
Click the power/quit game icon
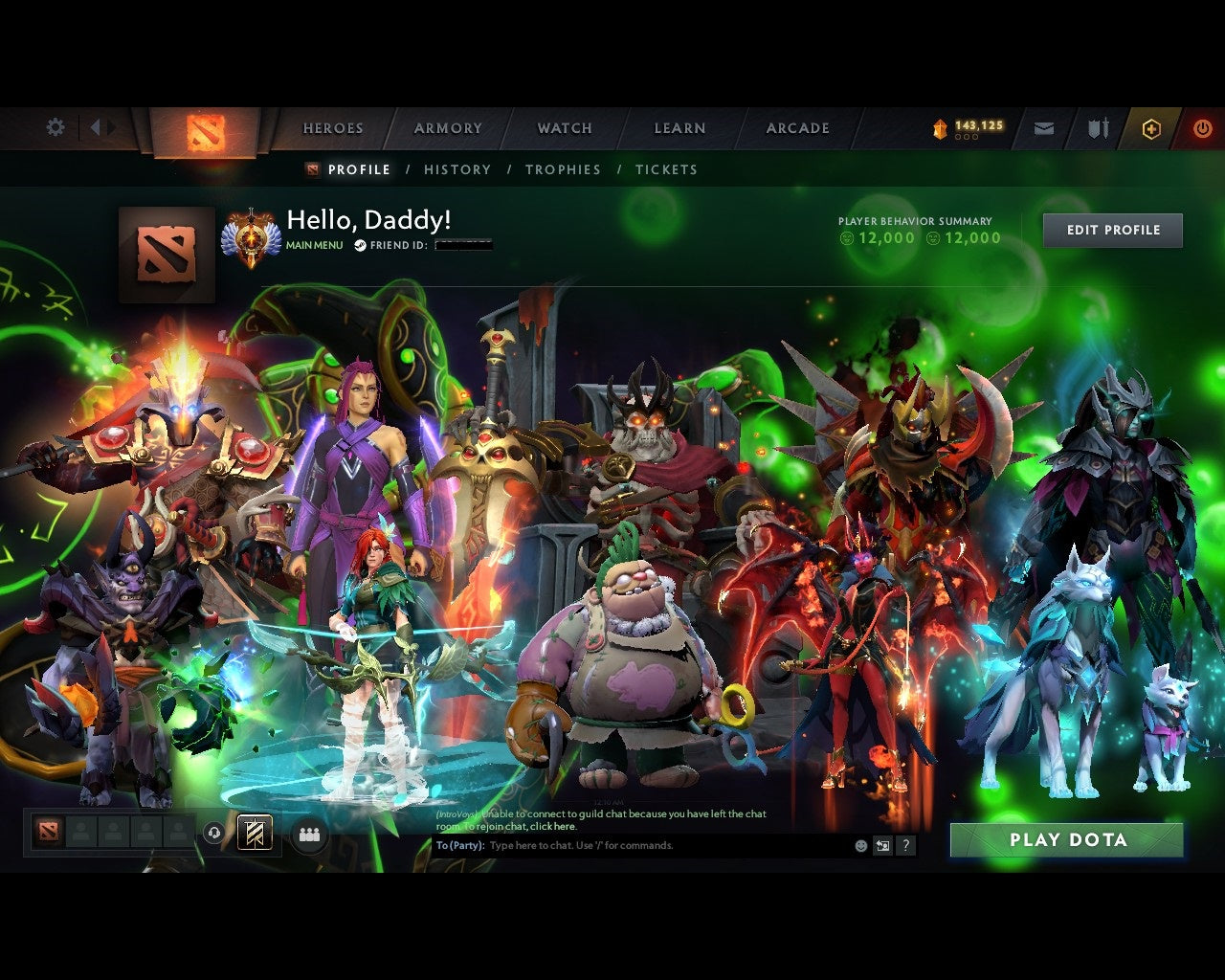(1203, 127)
